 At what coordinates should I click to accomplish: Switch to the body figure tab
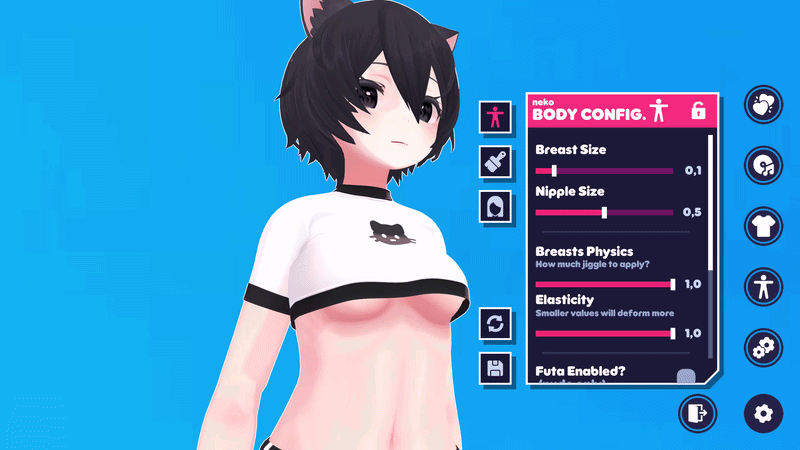pos(495,117)
